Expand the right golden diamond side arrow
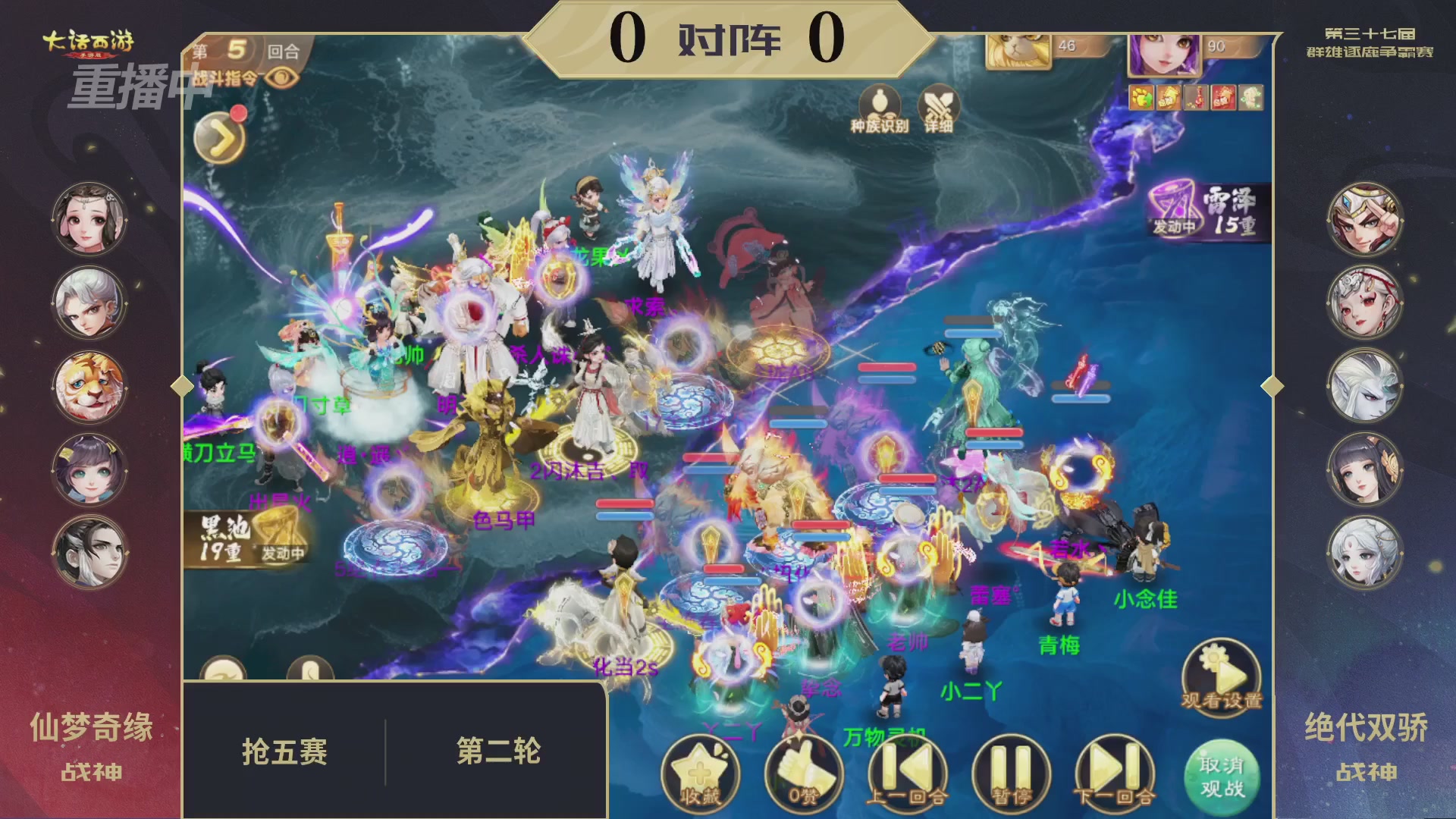Viewport: 1456px width, 819px height. pyautogui.click(x=1272, y=387)
